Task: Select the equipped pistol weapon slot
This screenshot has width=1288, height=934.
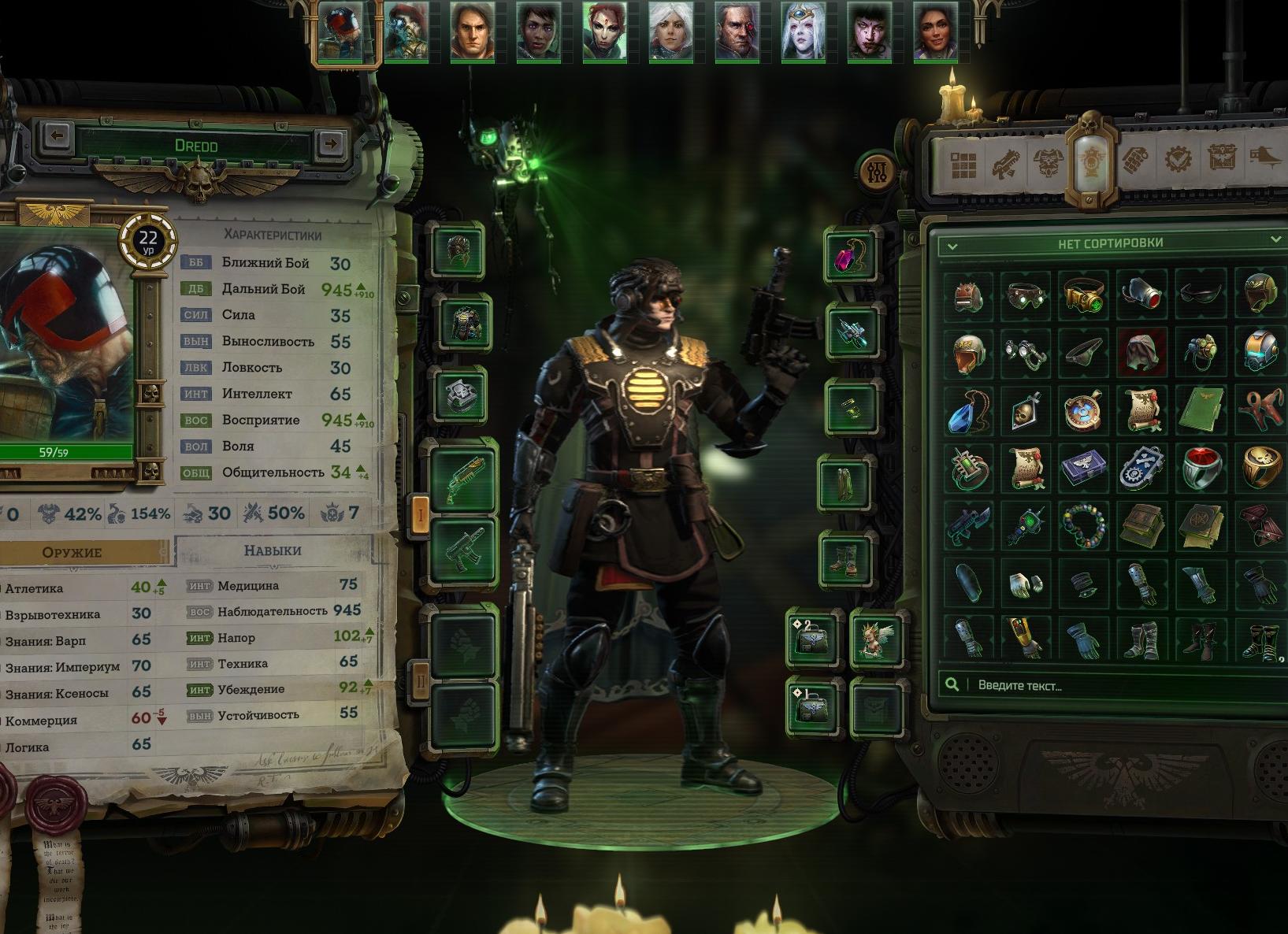Action: 463,550
